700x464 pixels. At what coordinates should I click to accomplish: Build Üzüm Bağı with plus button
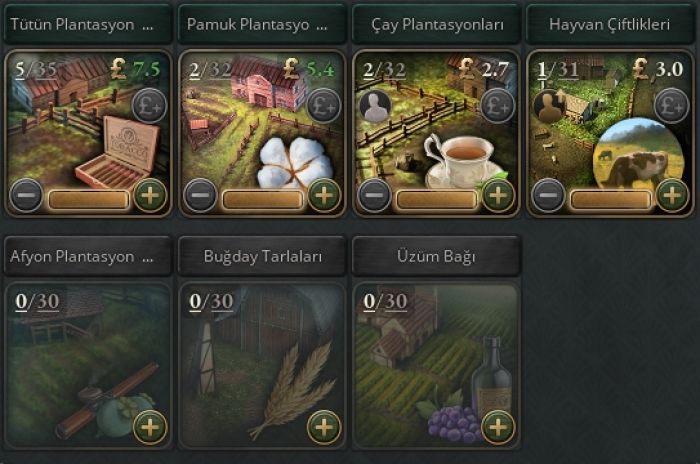click(497, 427)
